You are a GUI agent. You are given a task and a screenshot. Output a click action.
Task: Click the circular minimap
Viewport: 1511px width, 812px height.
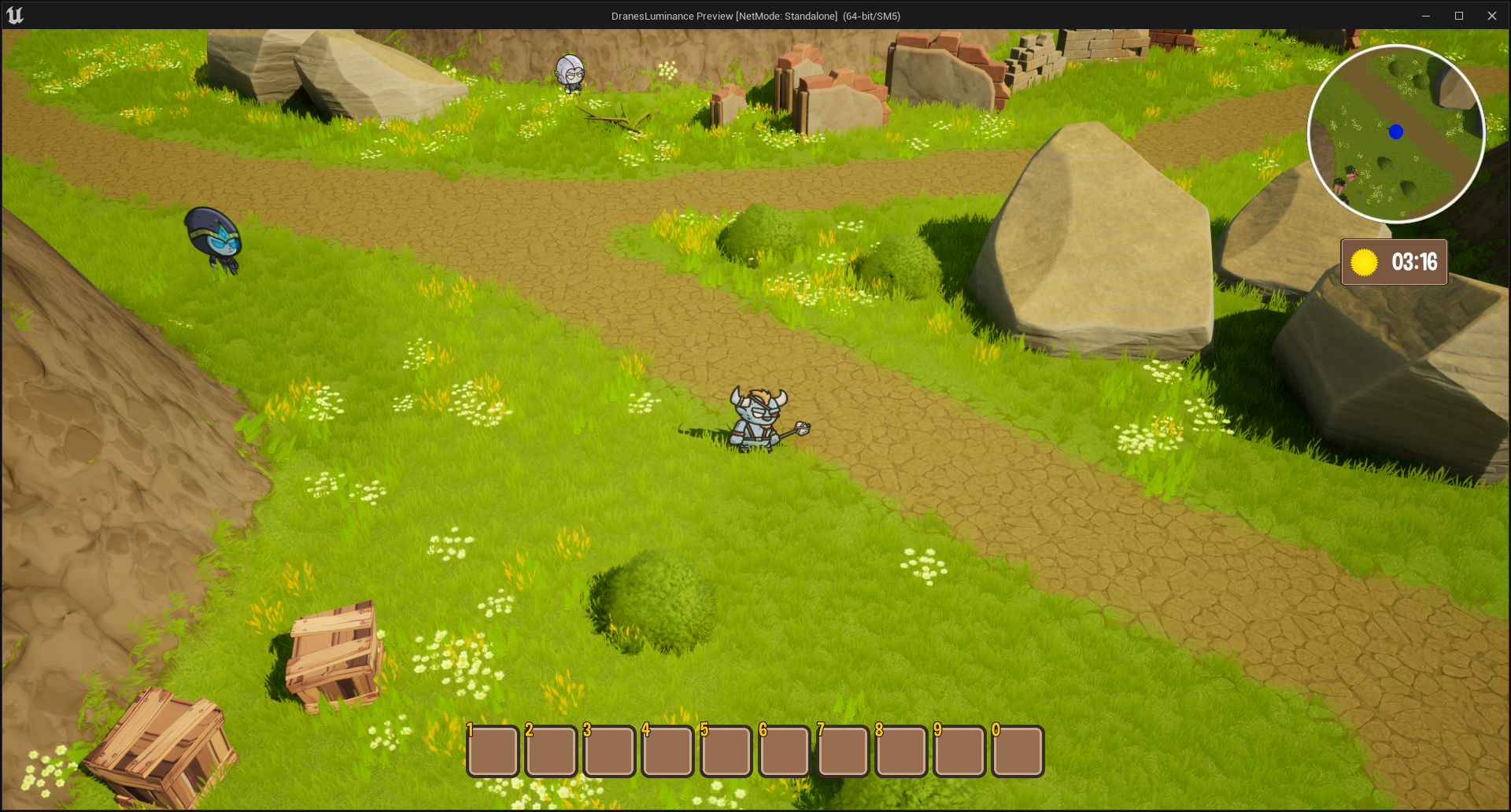[1396, 134]
